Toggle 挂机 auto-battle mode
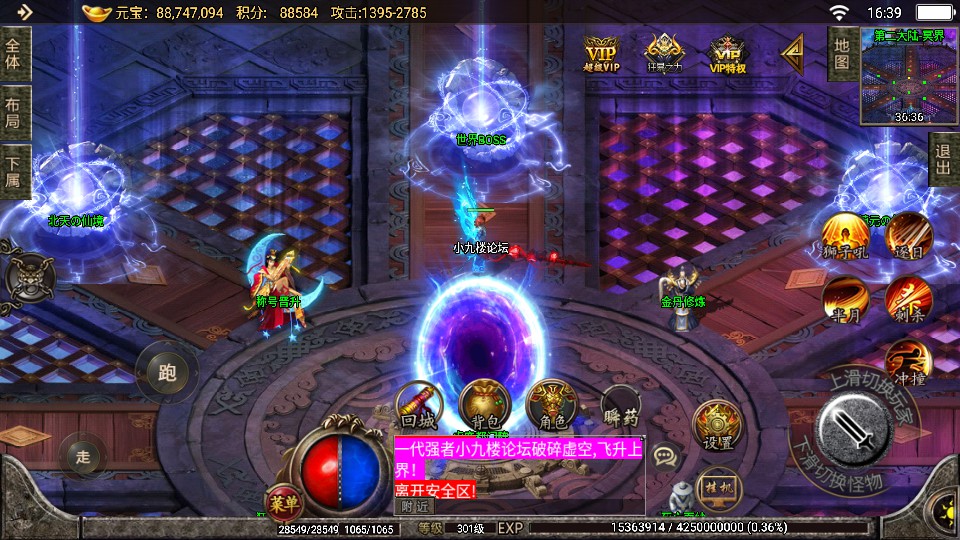The width and height of the screenshot is (960, 540). point(717,486)
